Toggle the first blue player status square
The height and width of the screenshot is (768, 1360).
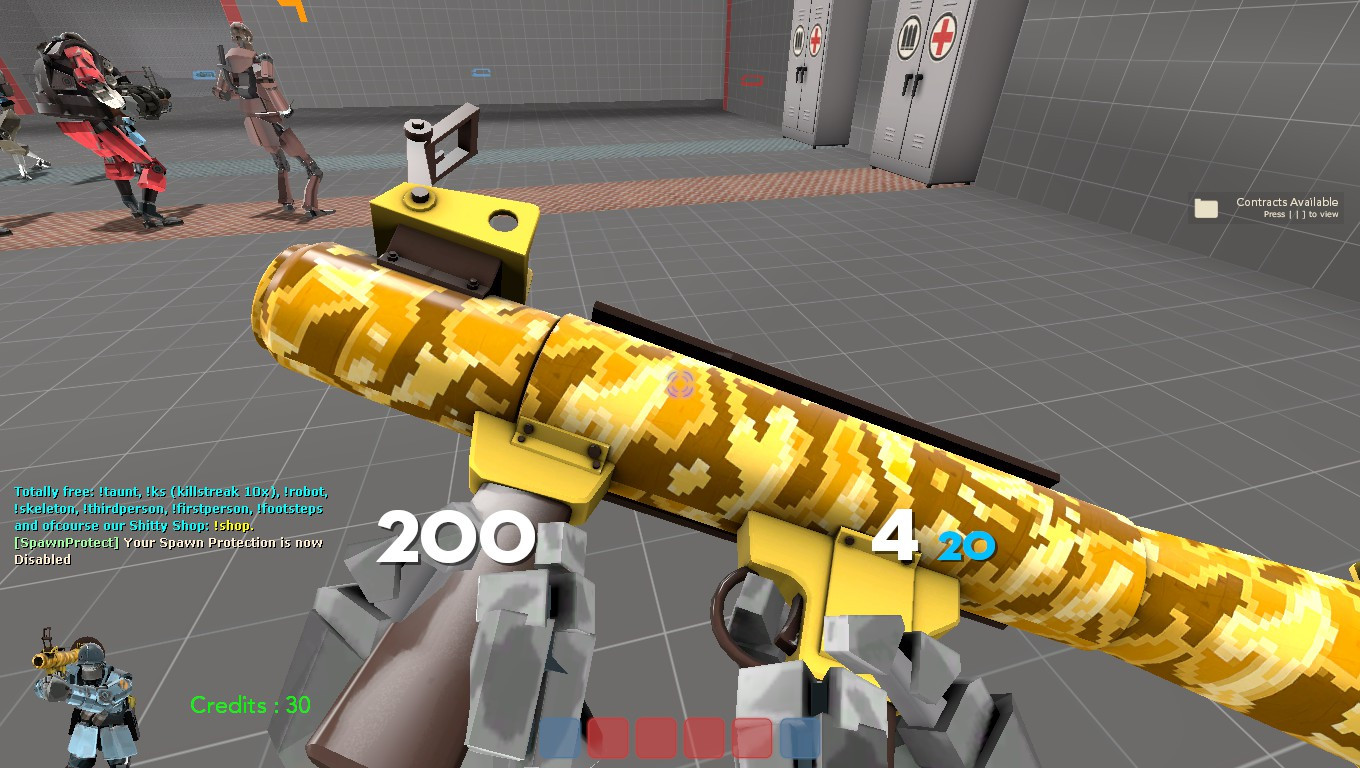[x=560, y=739]
